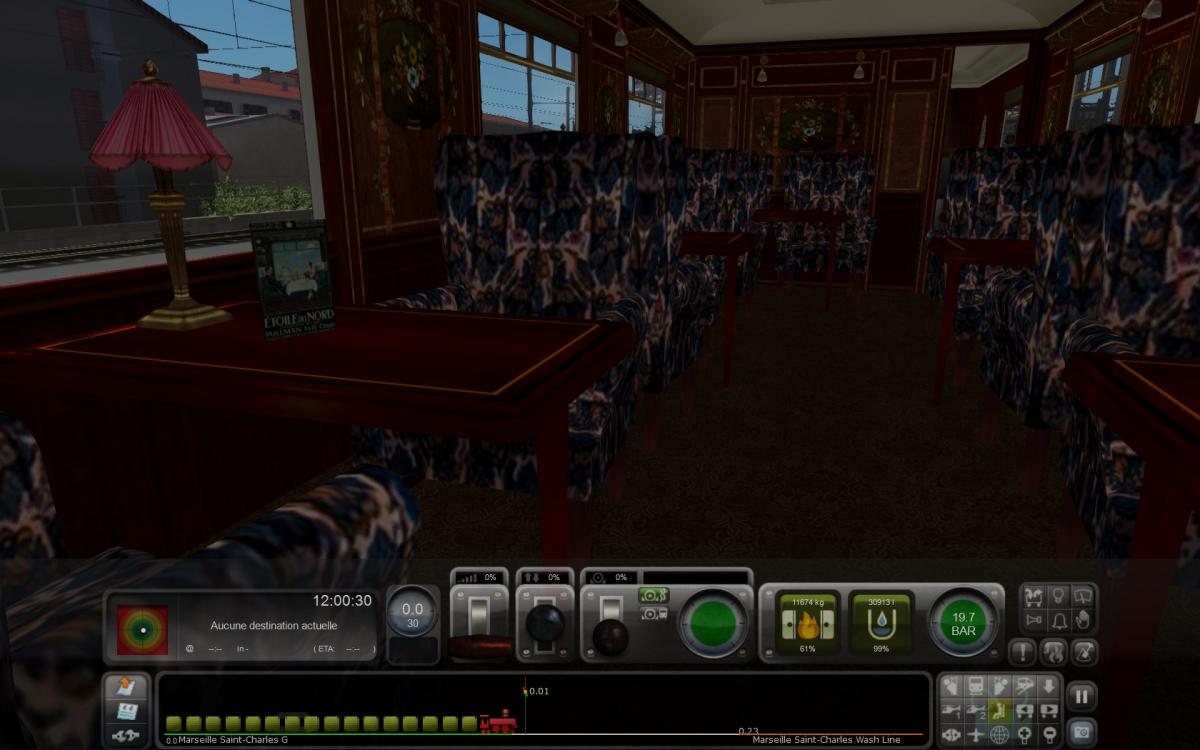The height and width of the screenshot is (750, 1200).
Task: Move to next vehicle with right-arrow icon
Action: [1048, 711]
